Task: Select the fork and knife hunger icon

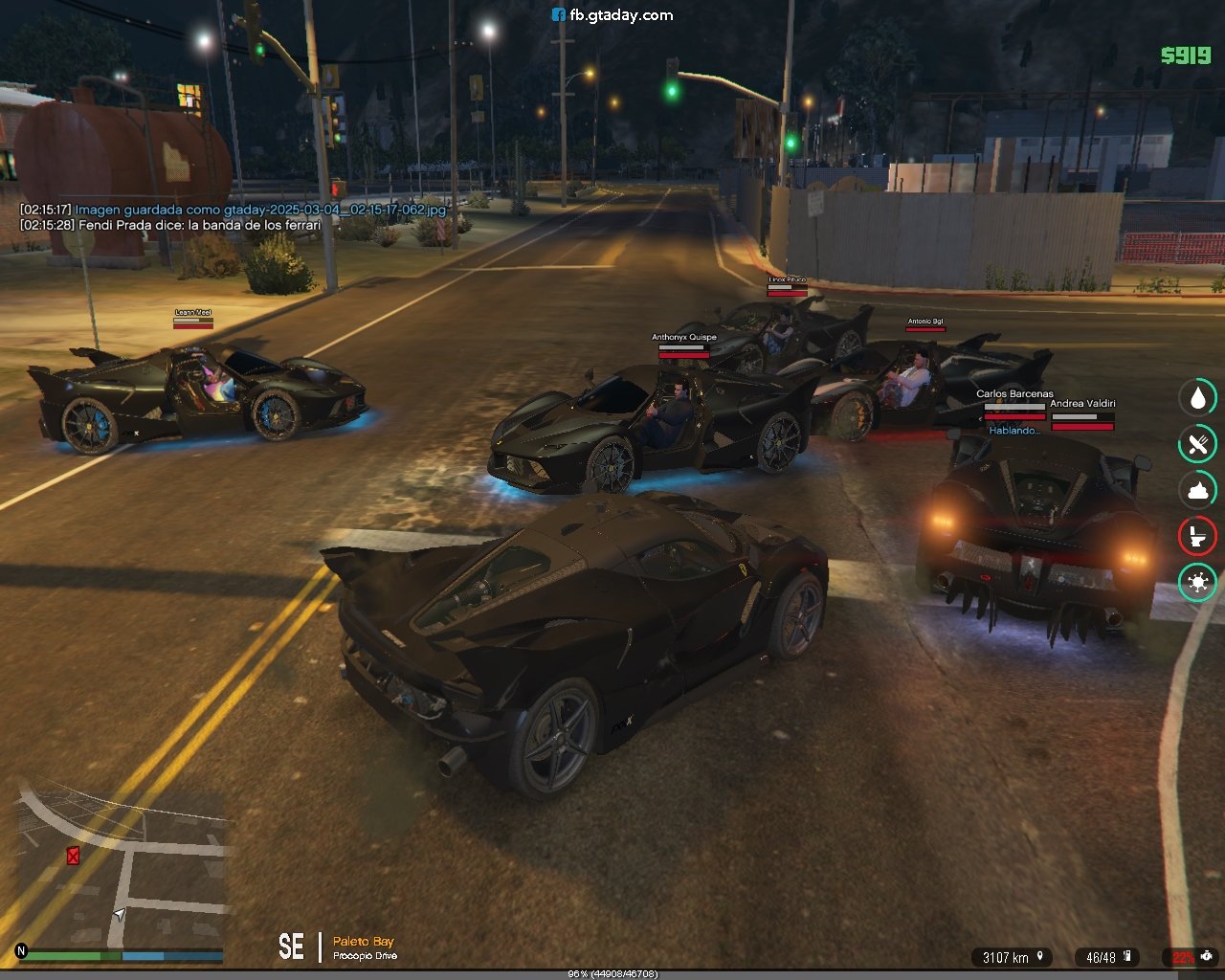Action: (1197, 443)
